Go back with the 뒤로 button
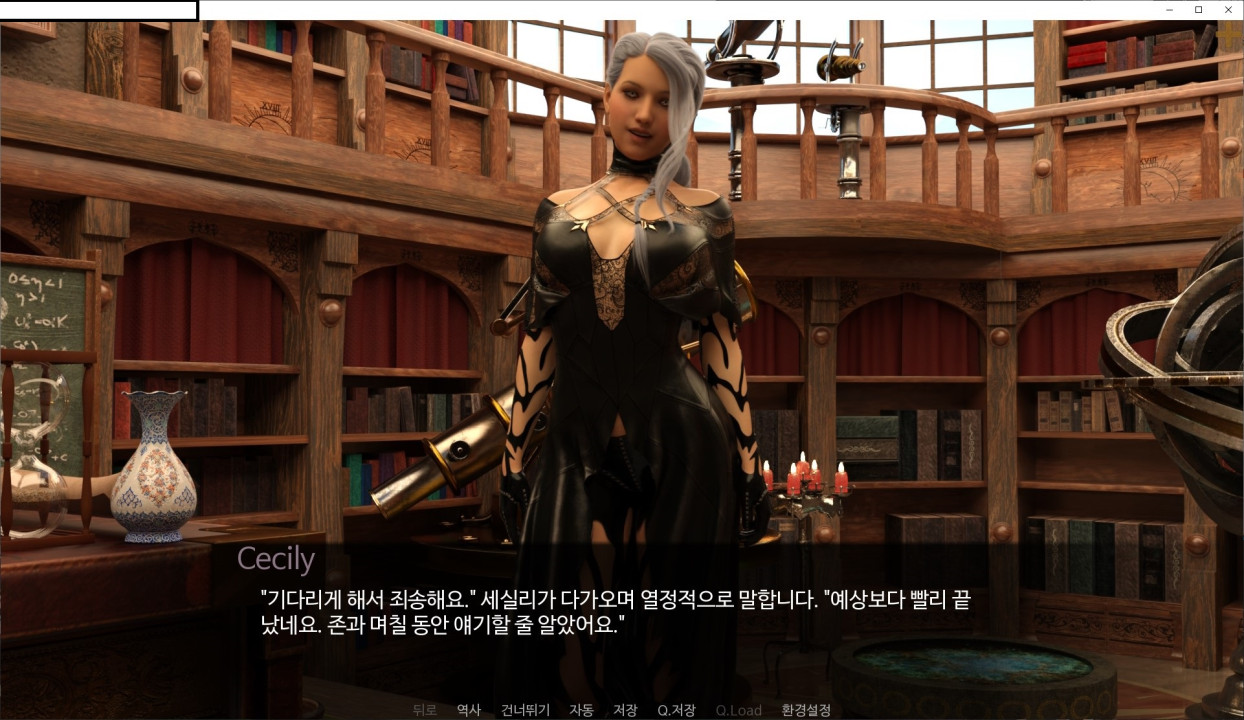The height and width of the screenshot is (720, 1244). pos(425,710)
